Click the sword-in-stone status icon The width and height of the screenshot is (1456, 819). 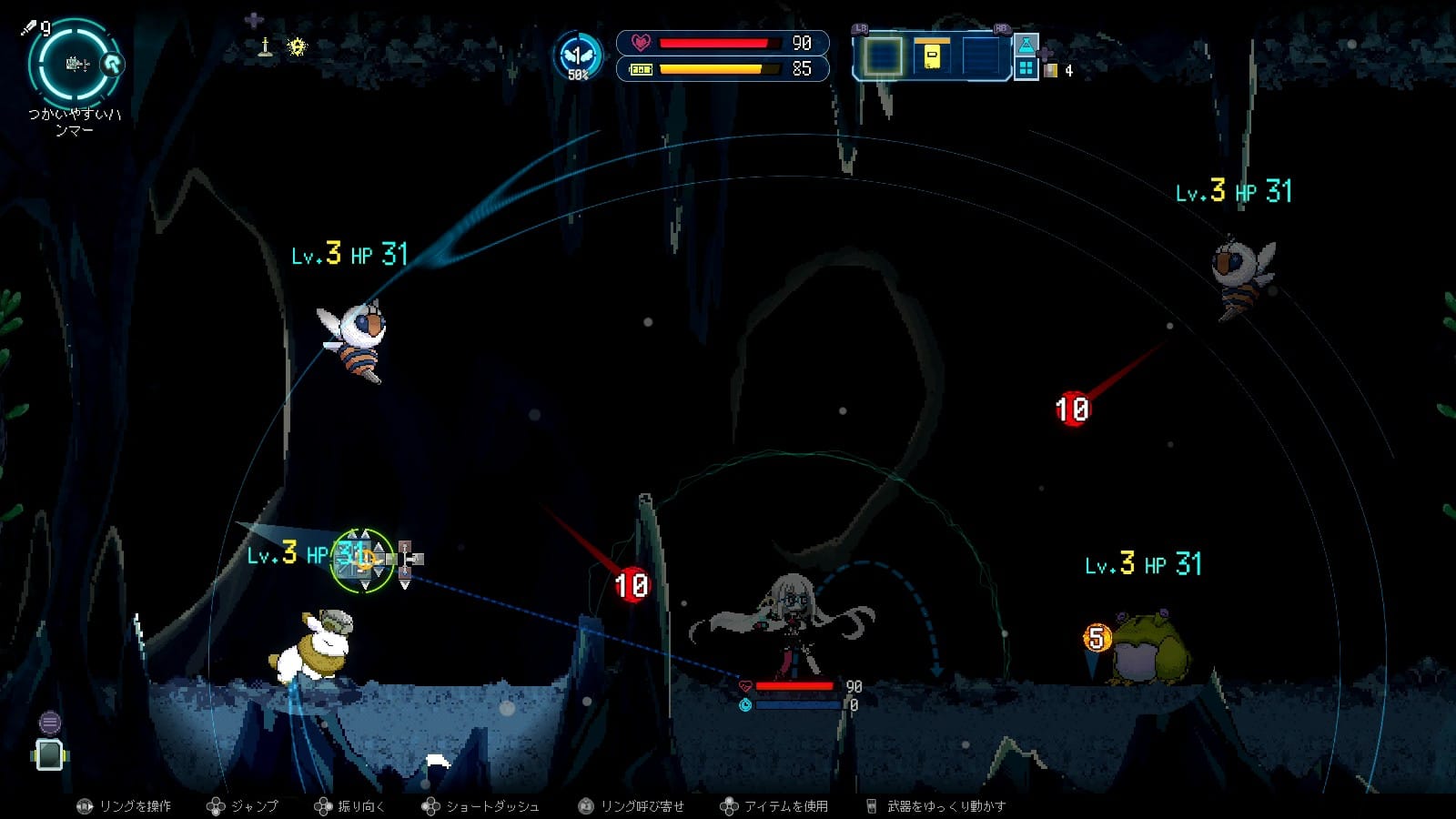tap(266, 47)
